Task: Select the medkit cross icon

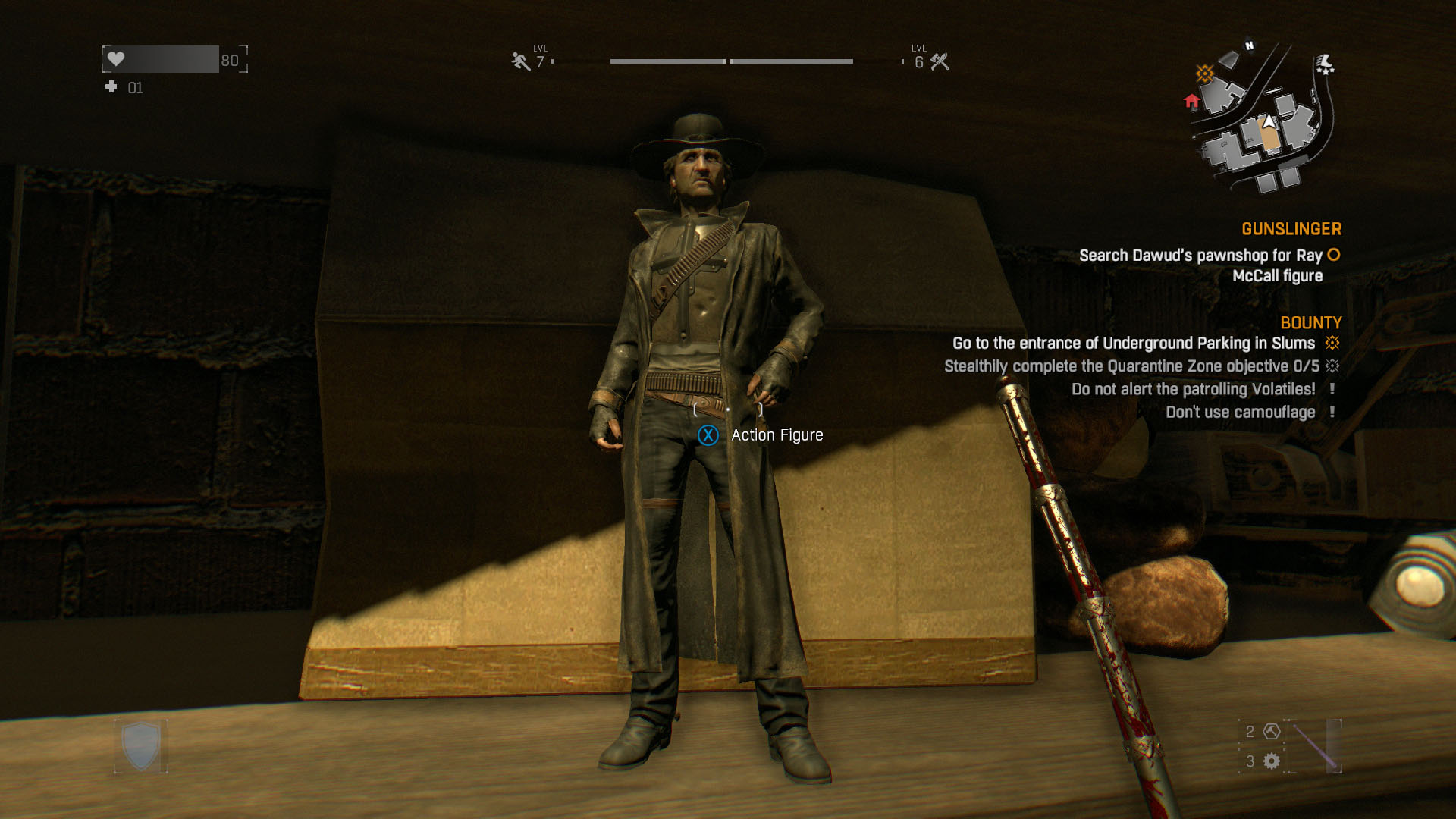Action: (x=111, y=87)
